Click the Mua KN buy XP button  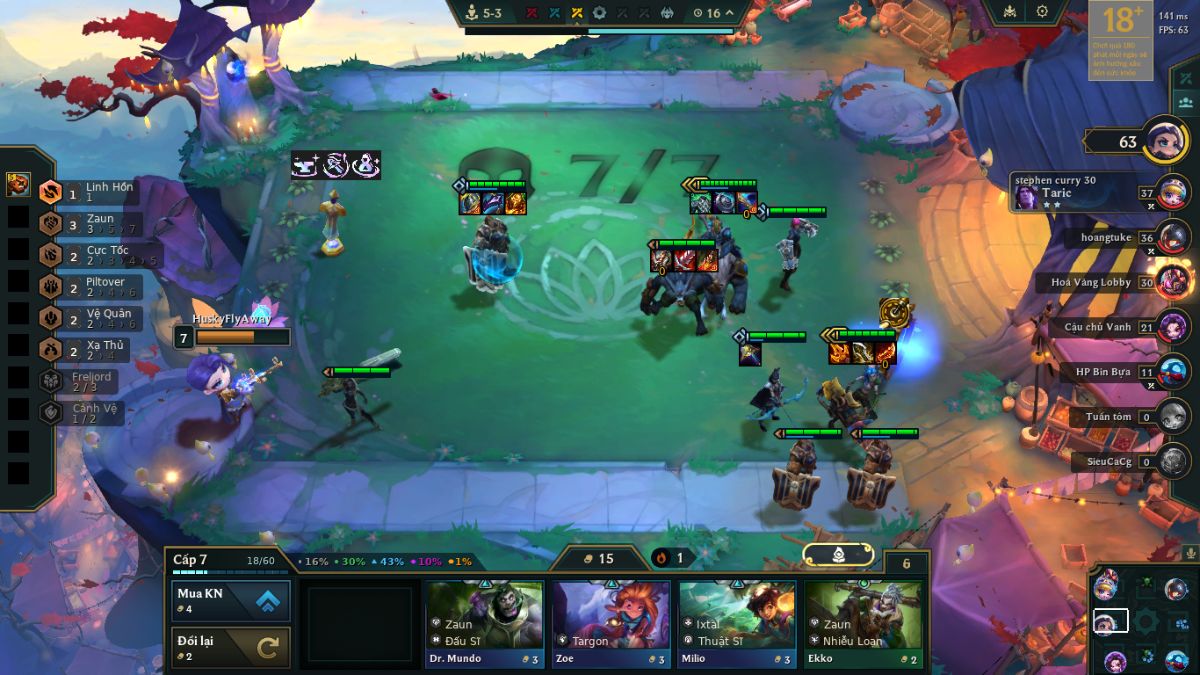[231, 600]
